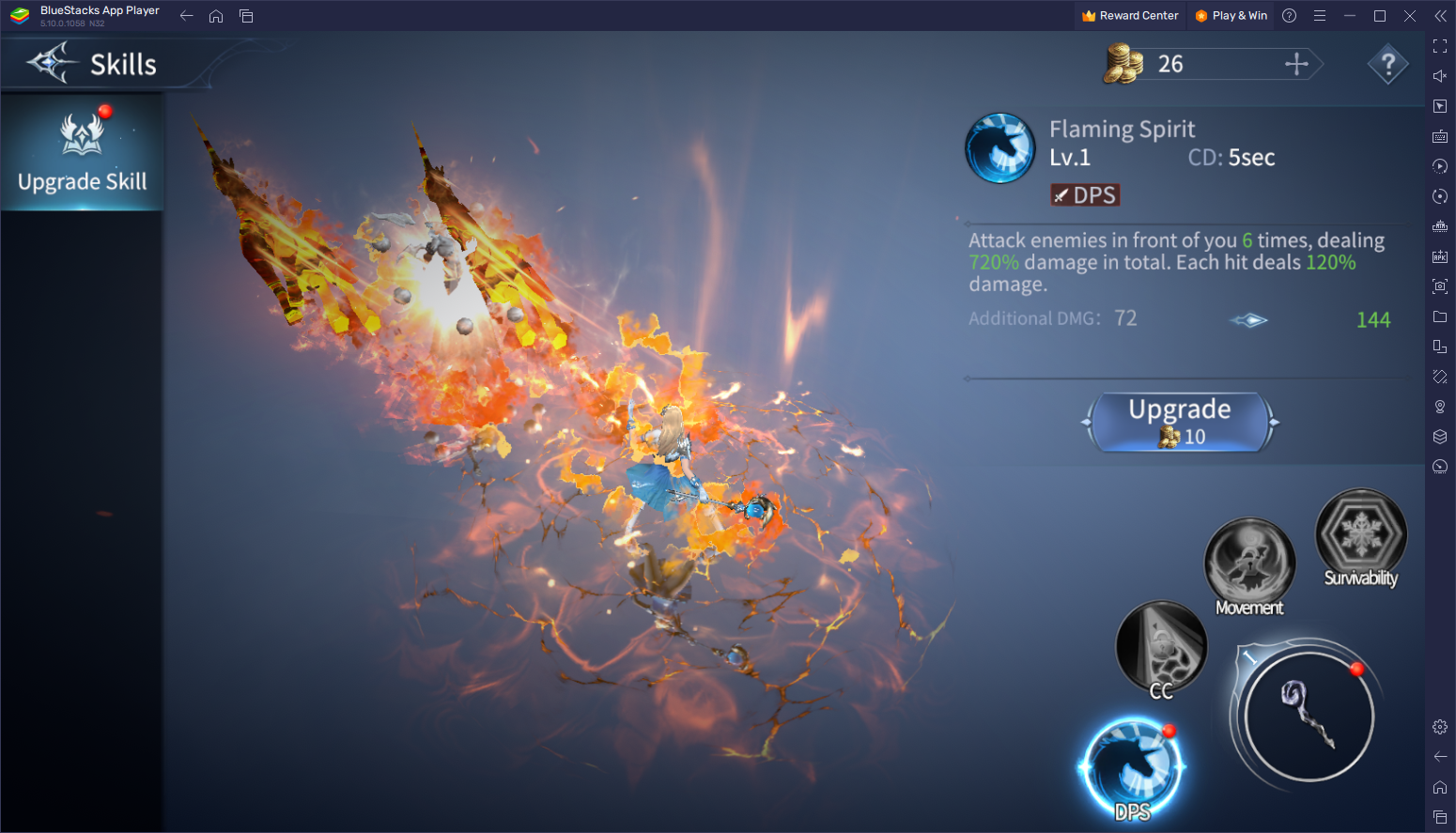Open BlueStacks settings gear in sidebar

(1440, 727)
